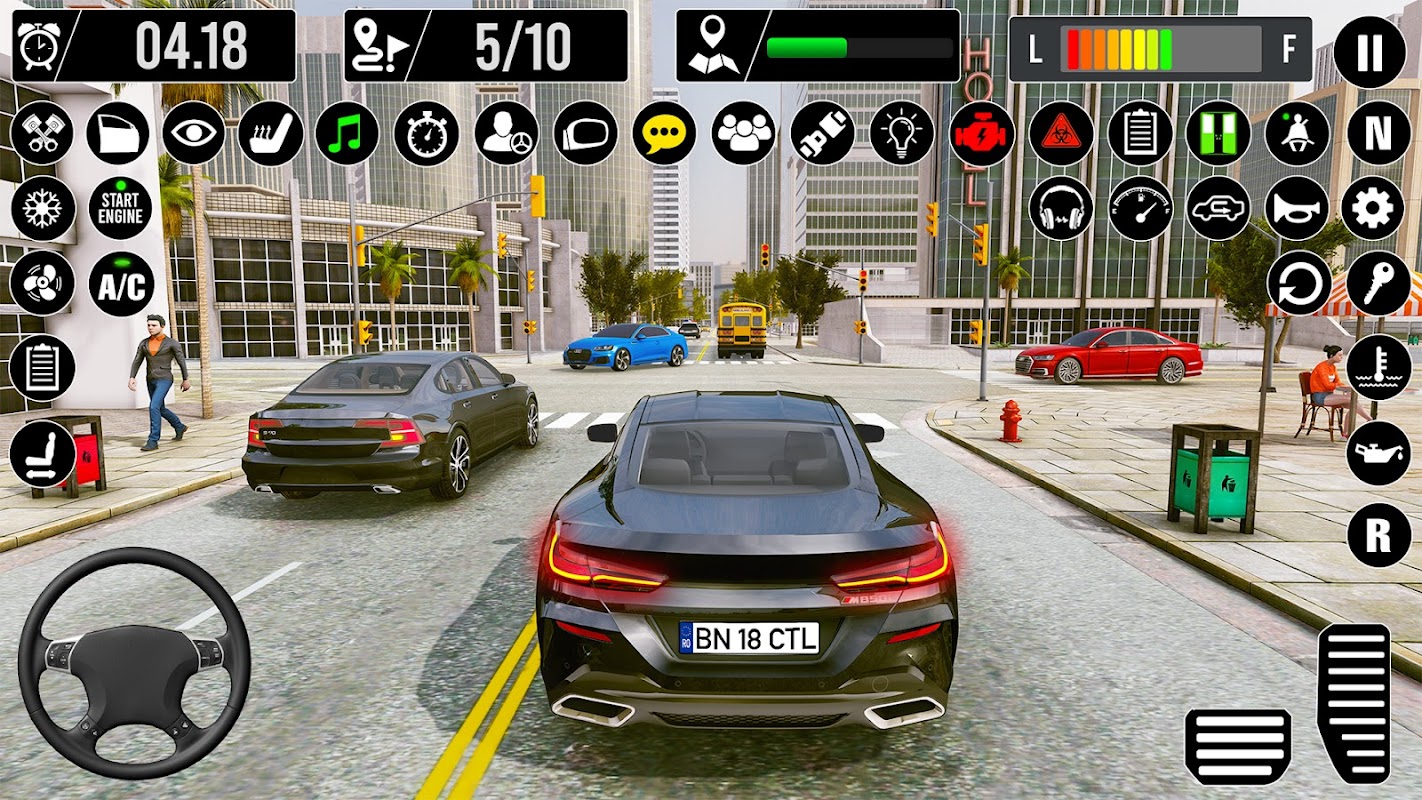Viewport: 1422px width, 800px height.
Task: Click the red engine warning icon
Action: click(981, 133)
